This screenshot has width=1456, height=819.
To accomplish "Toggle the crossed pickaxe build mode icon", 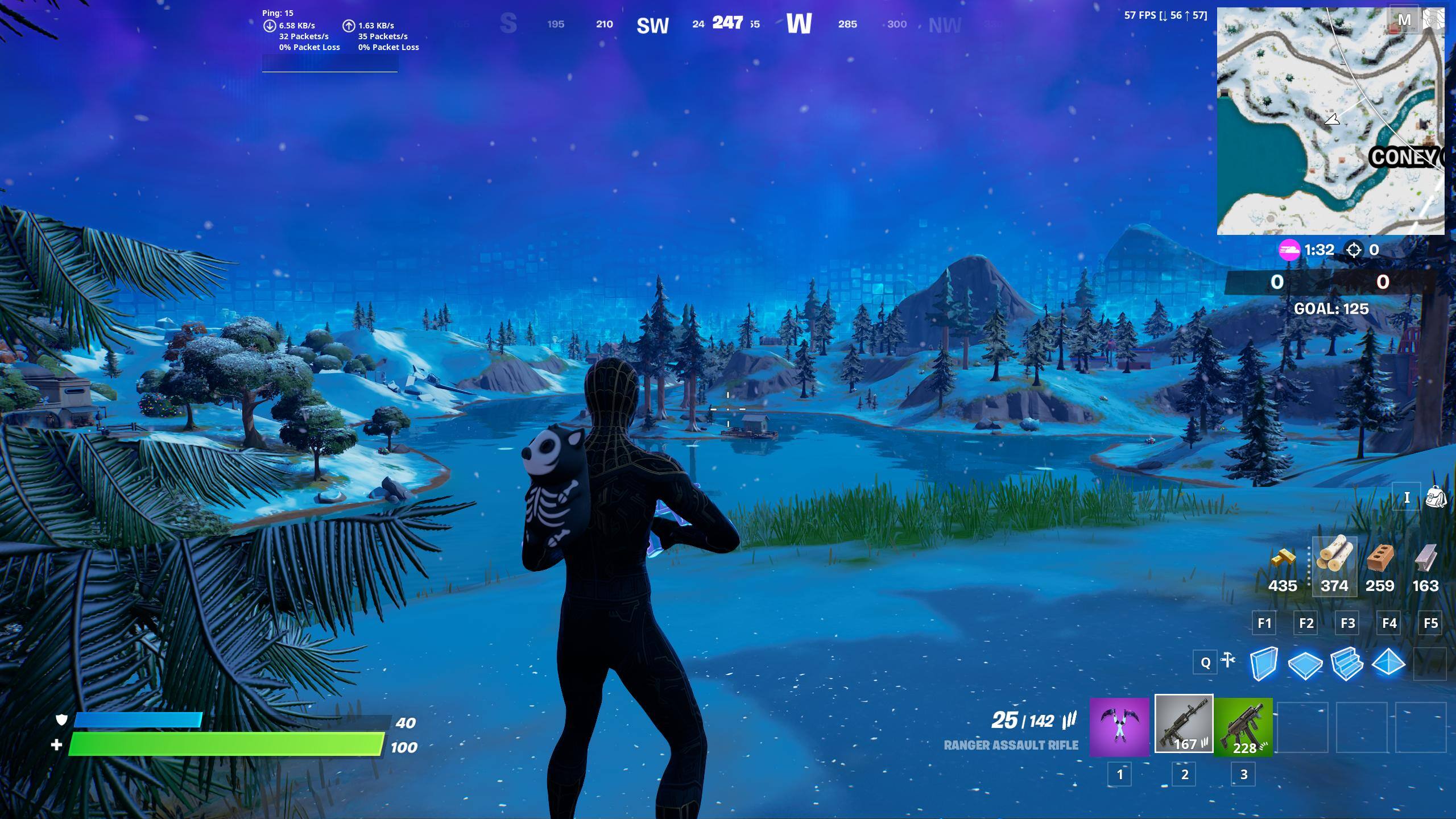I will [x=1228, y=660].
